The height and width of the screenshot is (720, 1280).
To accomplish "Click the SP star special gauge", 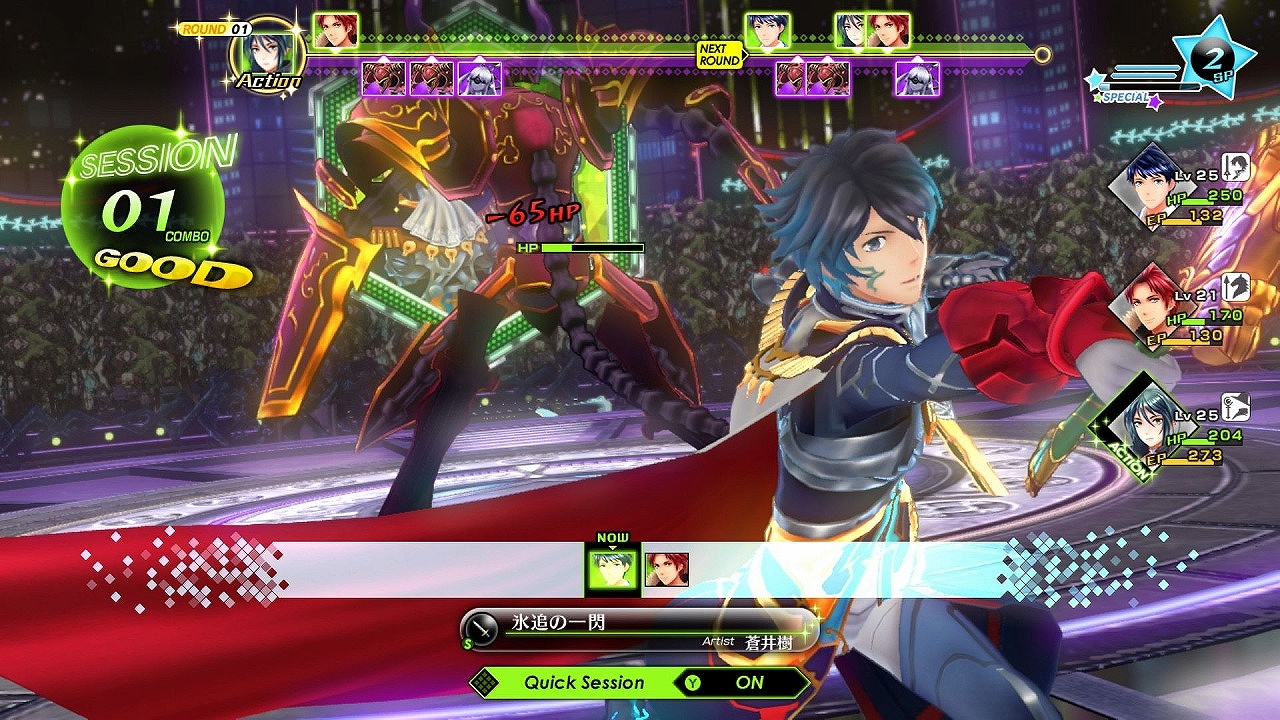I will tap(1213, 60).
